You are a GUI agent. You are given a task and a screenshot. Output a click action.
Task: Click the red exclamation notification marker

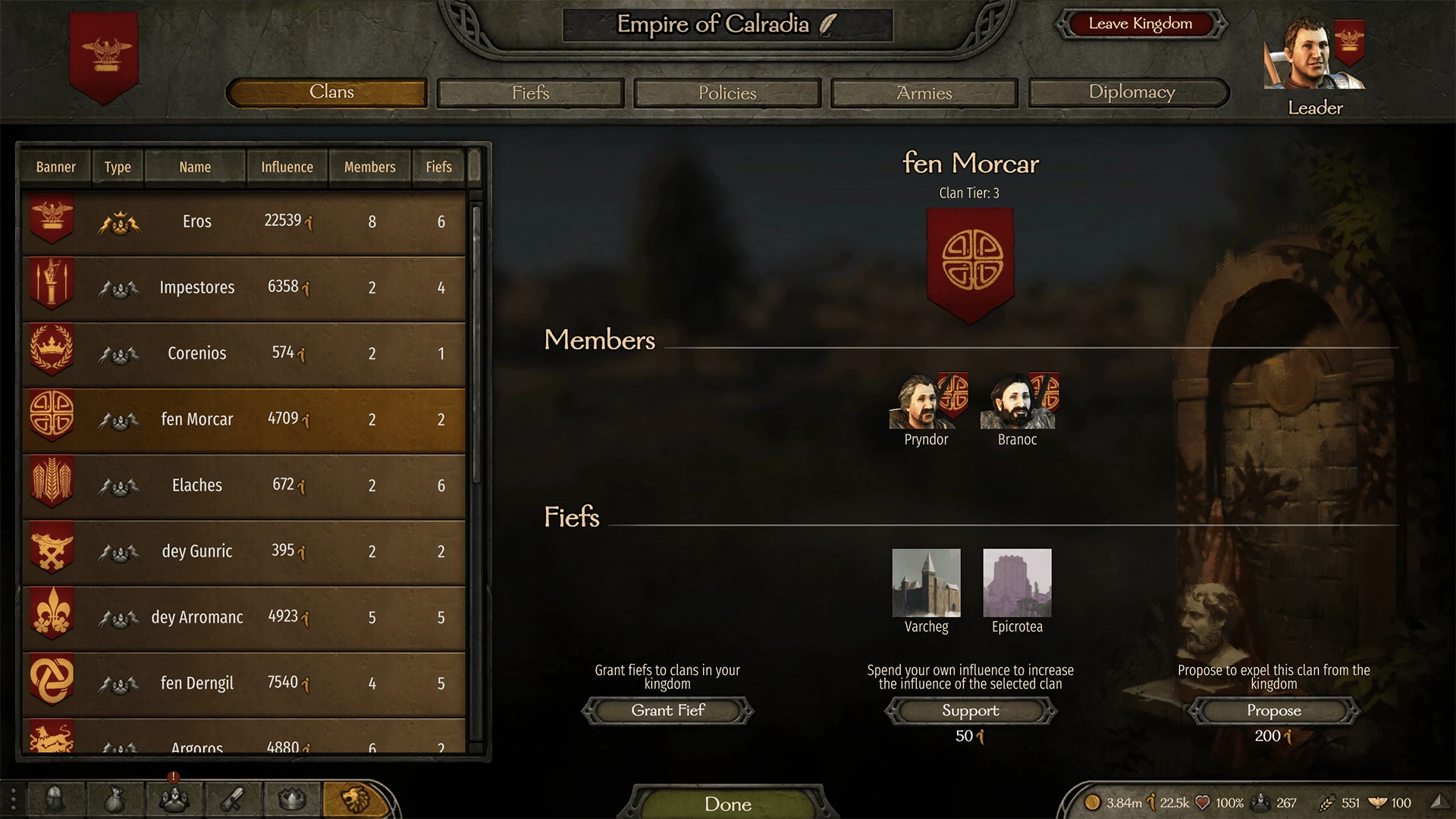coord(173,777)
